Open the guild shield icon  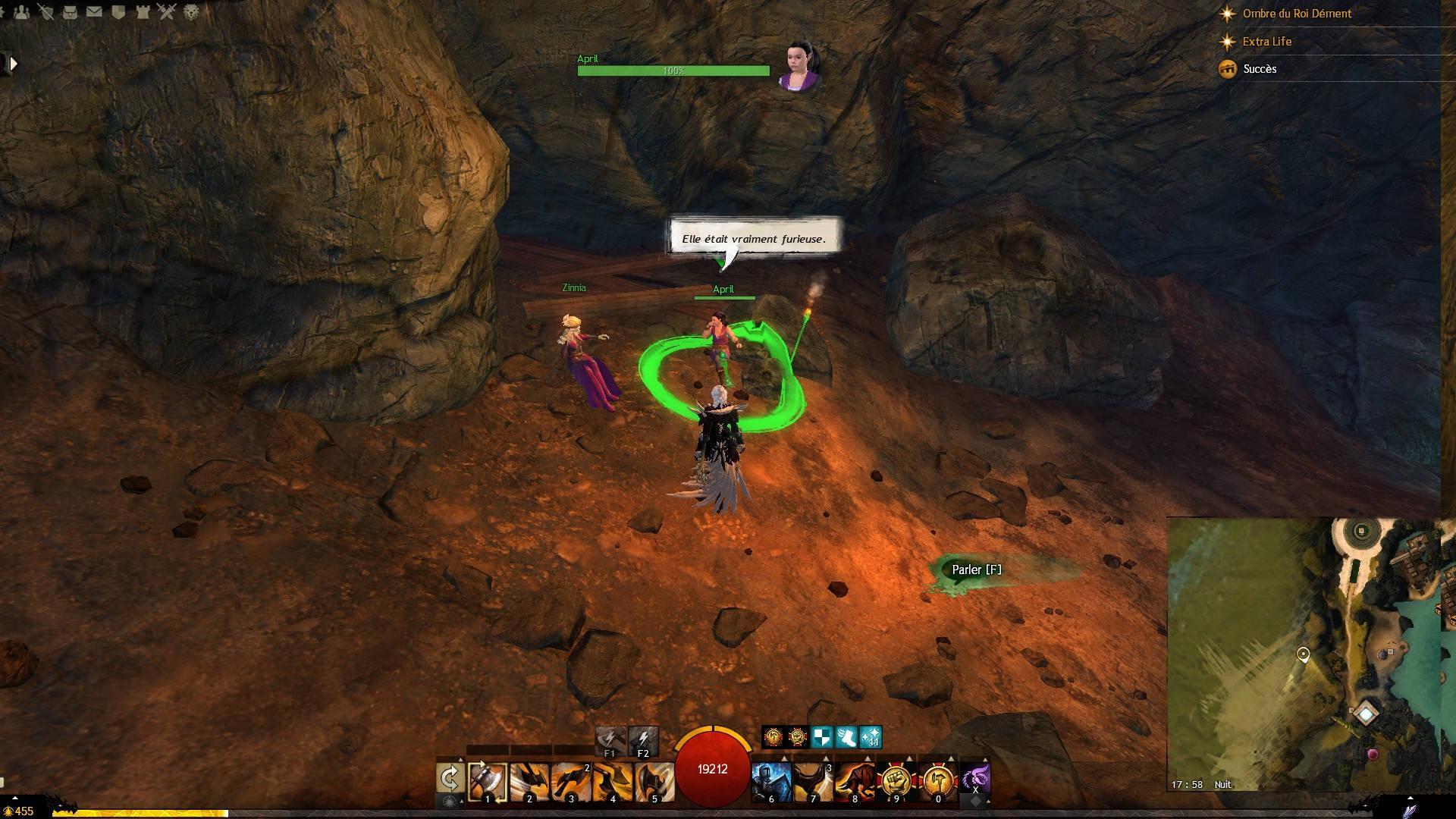click(118, 12)
